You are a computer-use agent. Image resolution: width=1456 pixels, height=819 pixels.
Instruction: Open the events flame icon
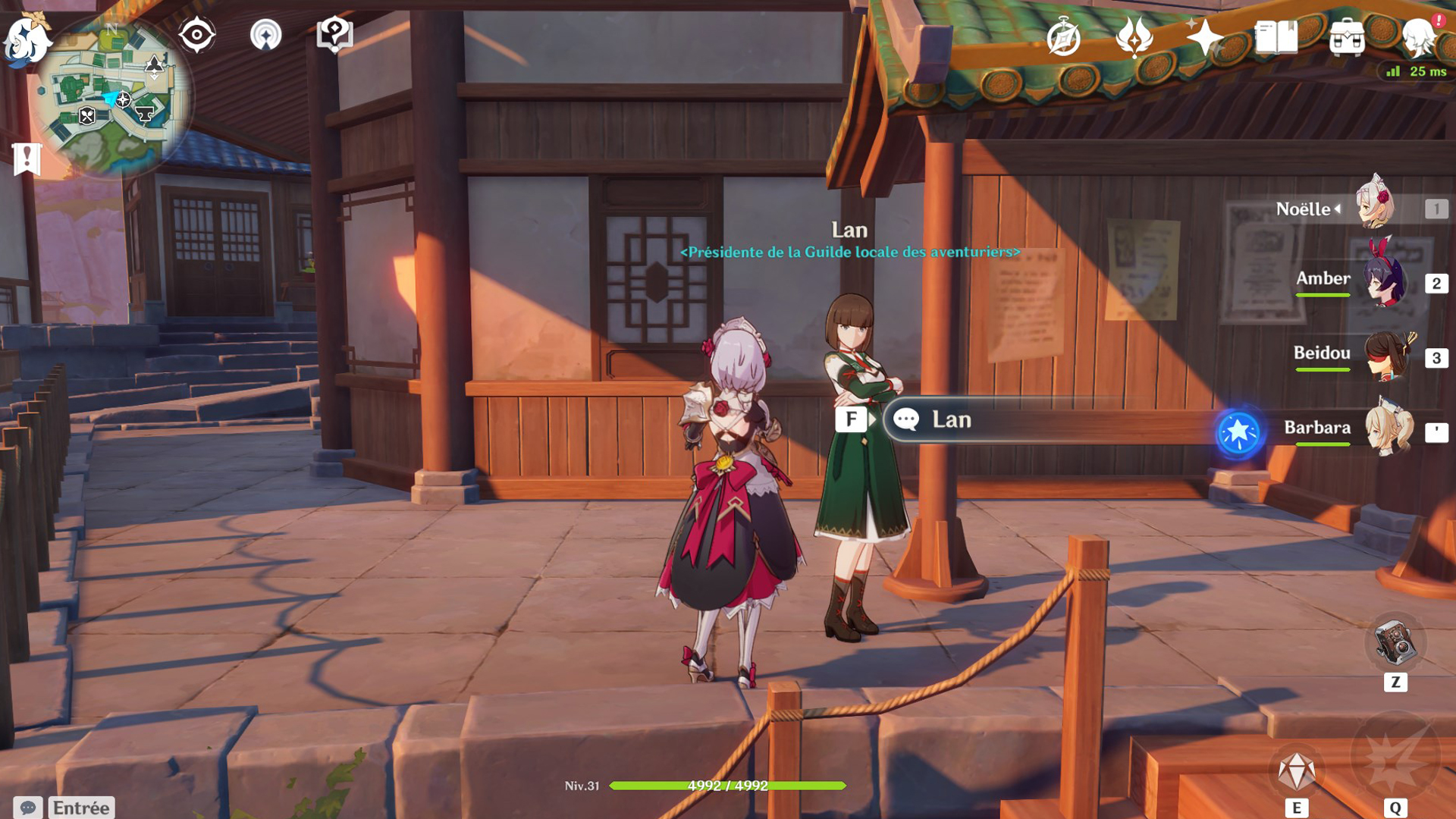pos(1134,37)
